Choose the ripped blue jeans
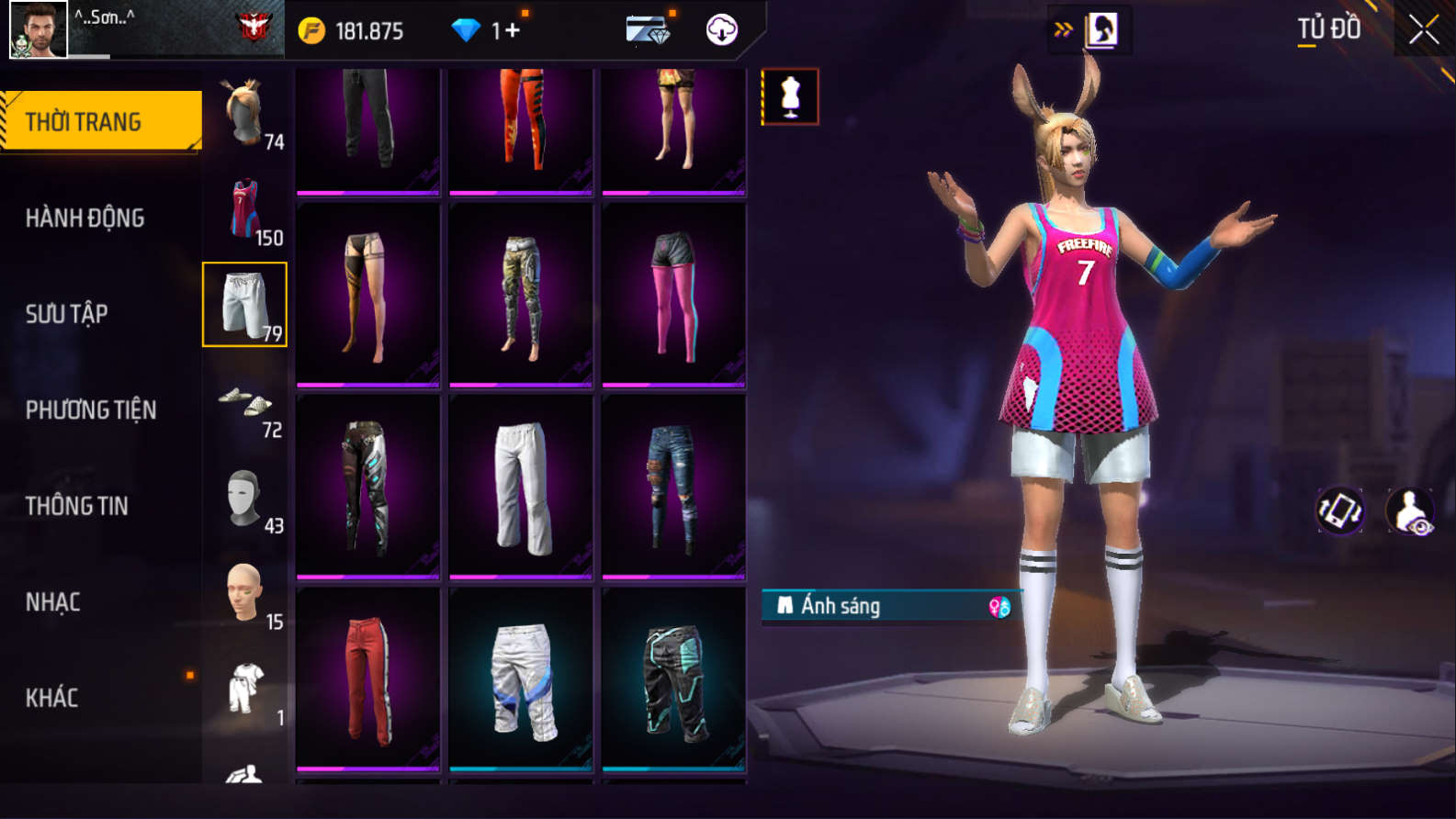The width and height of the screenshot is (1456, 819). 673,488
